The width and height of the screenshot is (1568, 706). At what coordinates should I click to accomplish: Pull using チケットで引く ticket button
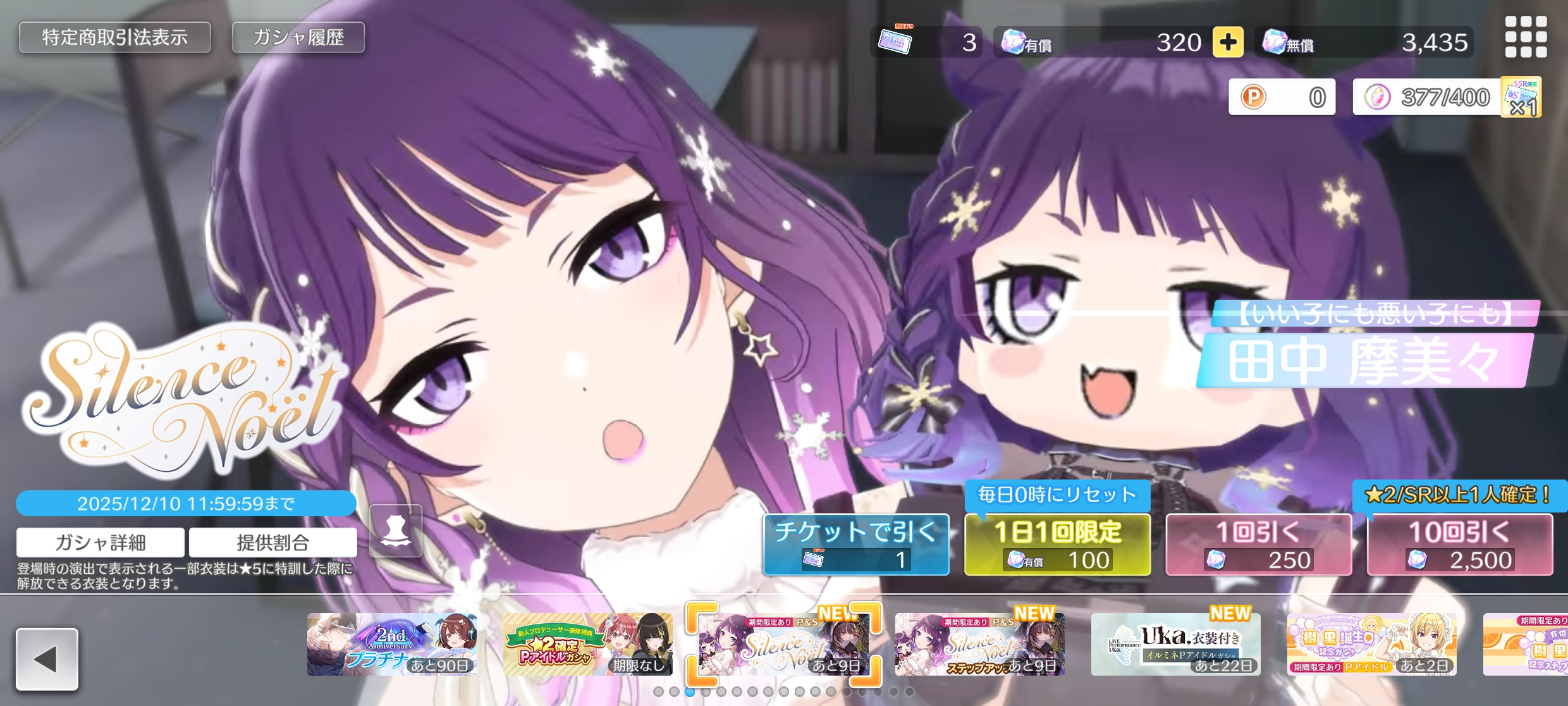[x=856, y=545]
